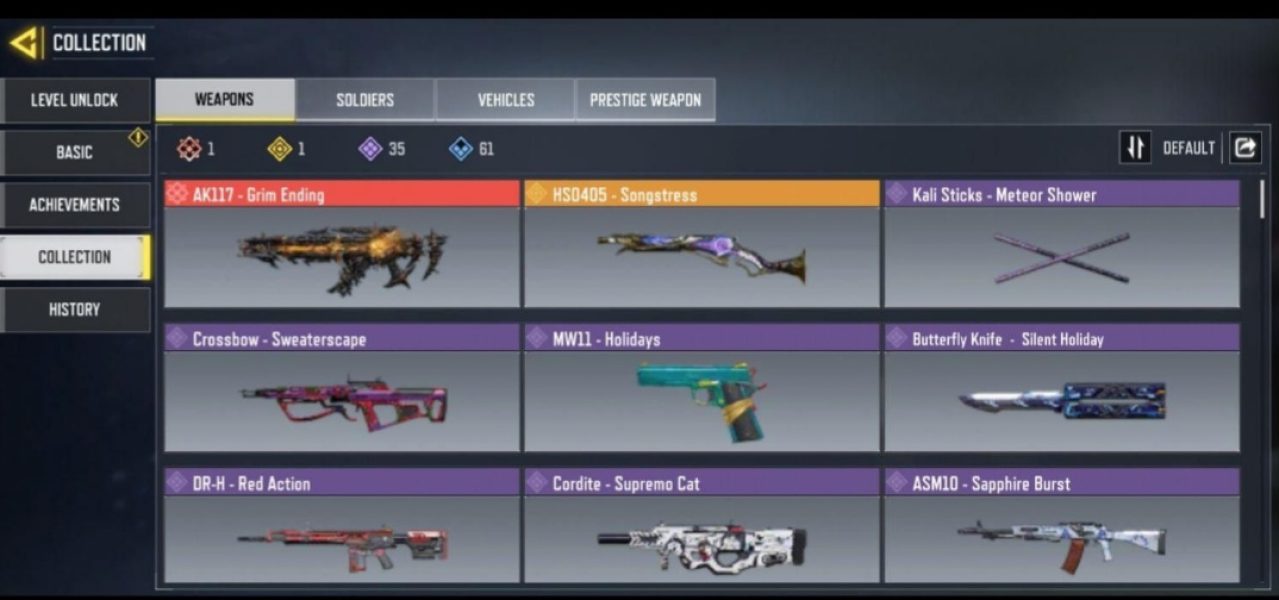The image size is (1279, 600).
Task: Pick the MW11 Holidays pistol card
Action: point(701,388)
